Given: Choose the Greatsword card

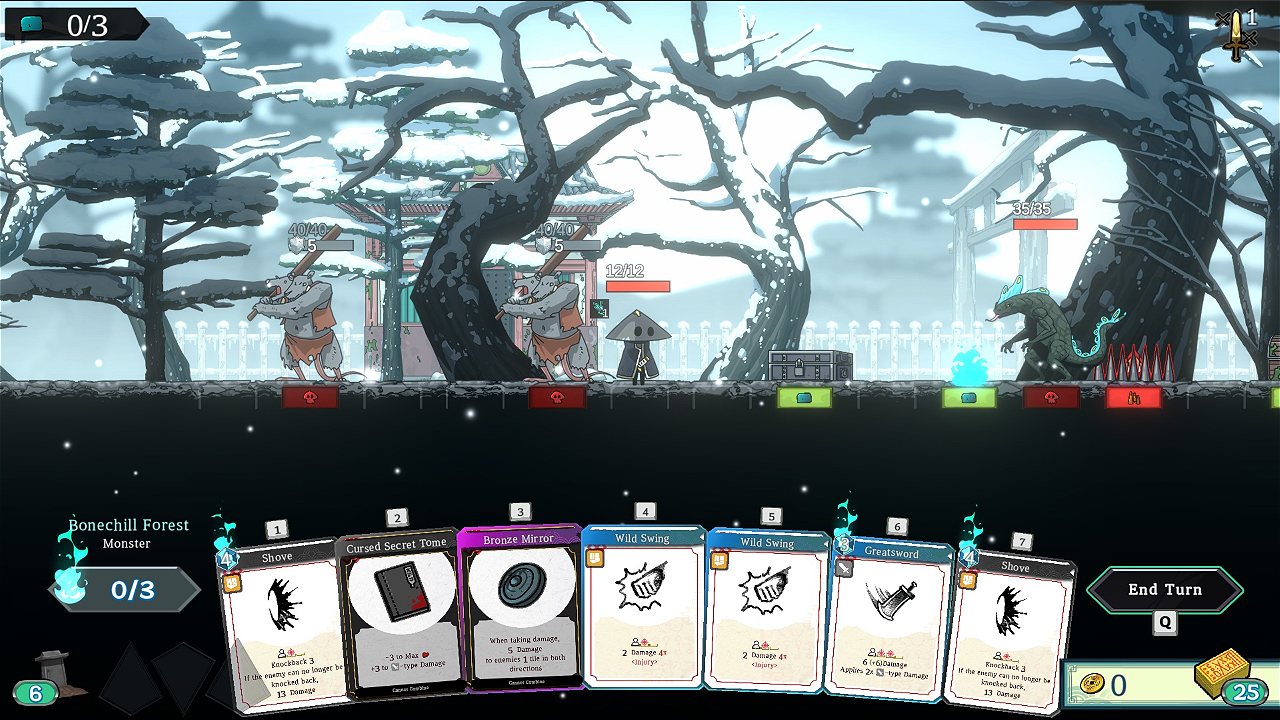Looking at the screenshot, I should (888, 620).
